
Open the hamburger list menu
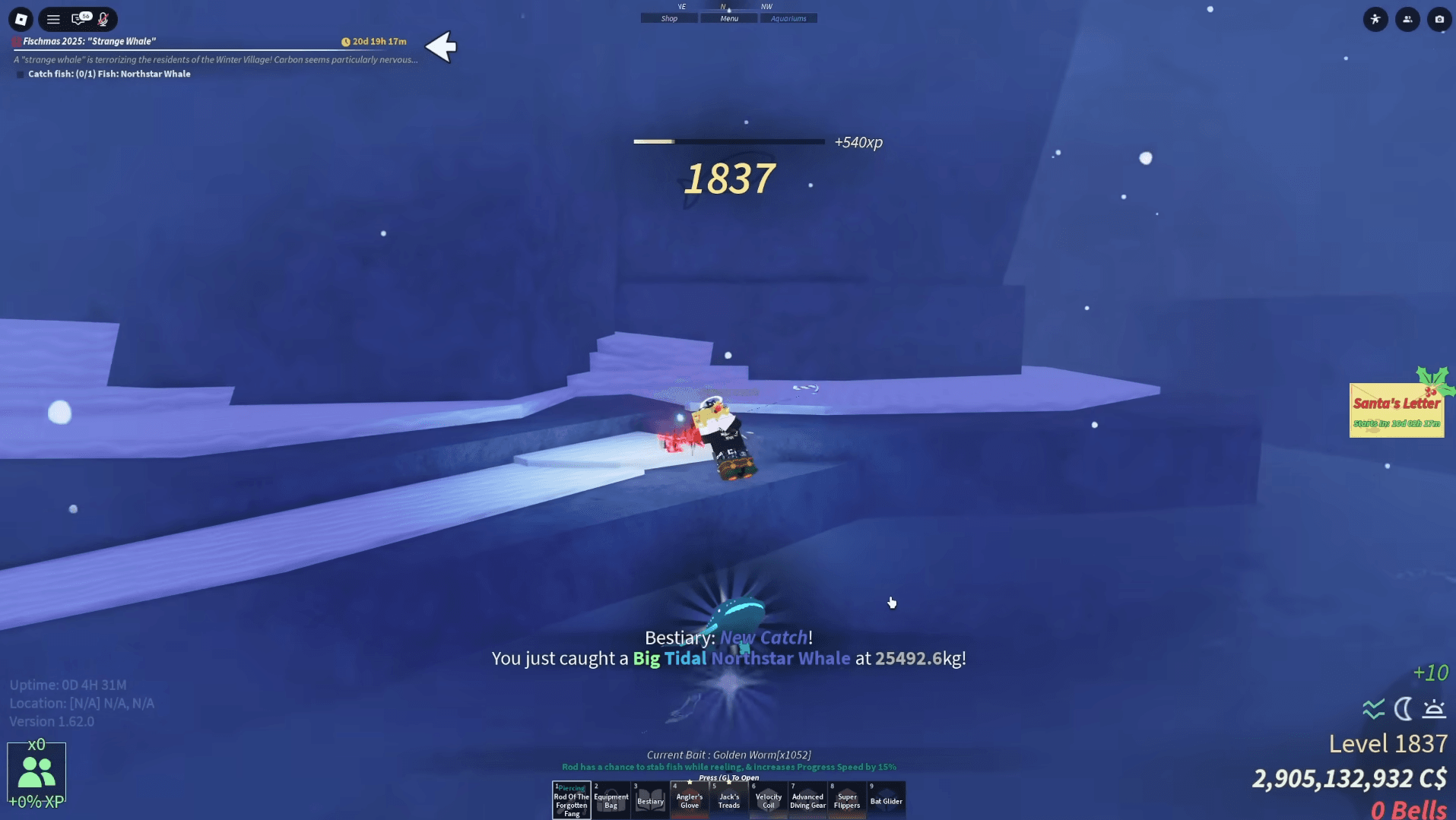tap(53, 19)
